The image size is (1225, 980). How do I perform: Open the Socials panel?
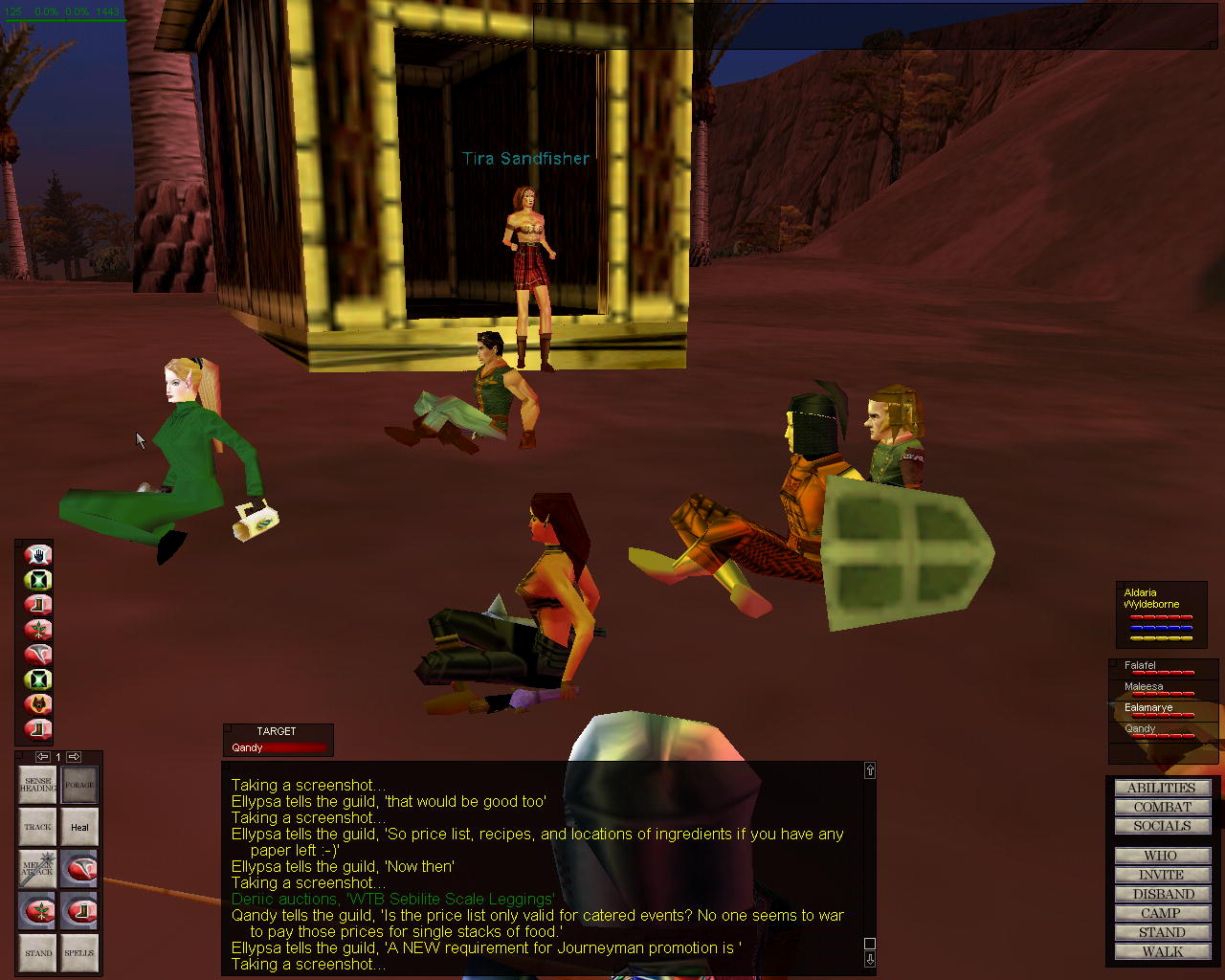coord(1162,826)
